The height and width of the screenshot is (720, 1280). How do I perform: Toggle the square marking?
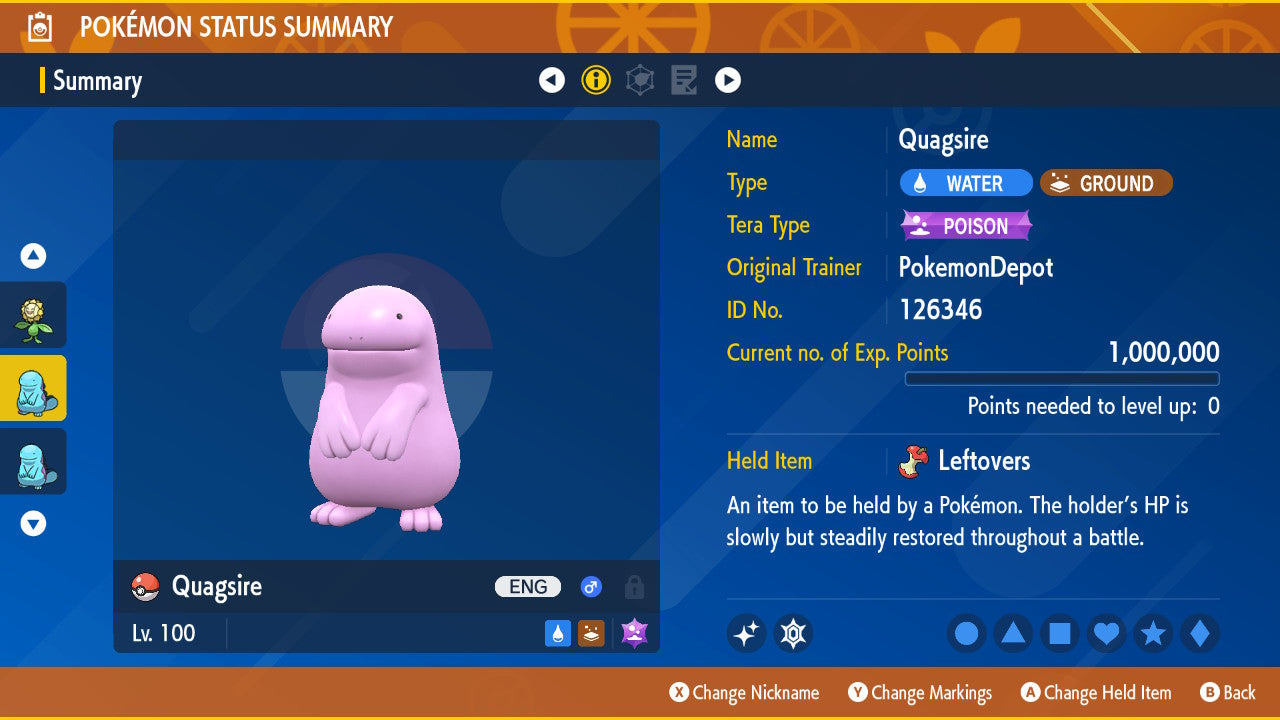point(1060,634)
